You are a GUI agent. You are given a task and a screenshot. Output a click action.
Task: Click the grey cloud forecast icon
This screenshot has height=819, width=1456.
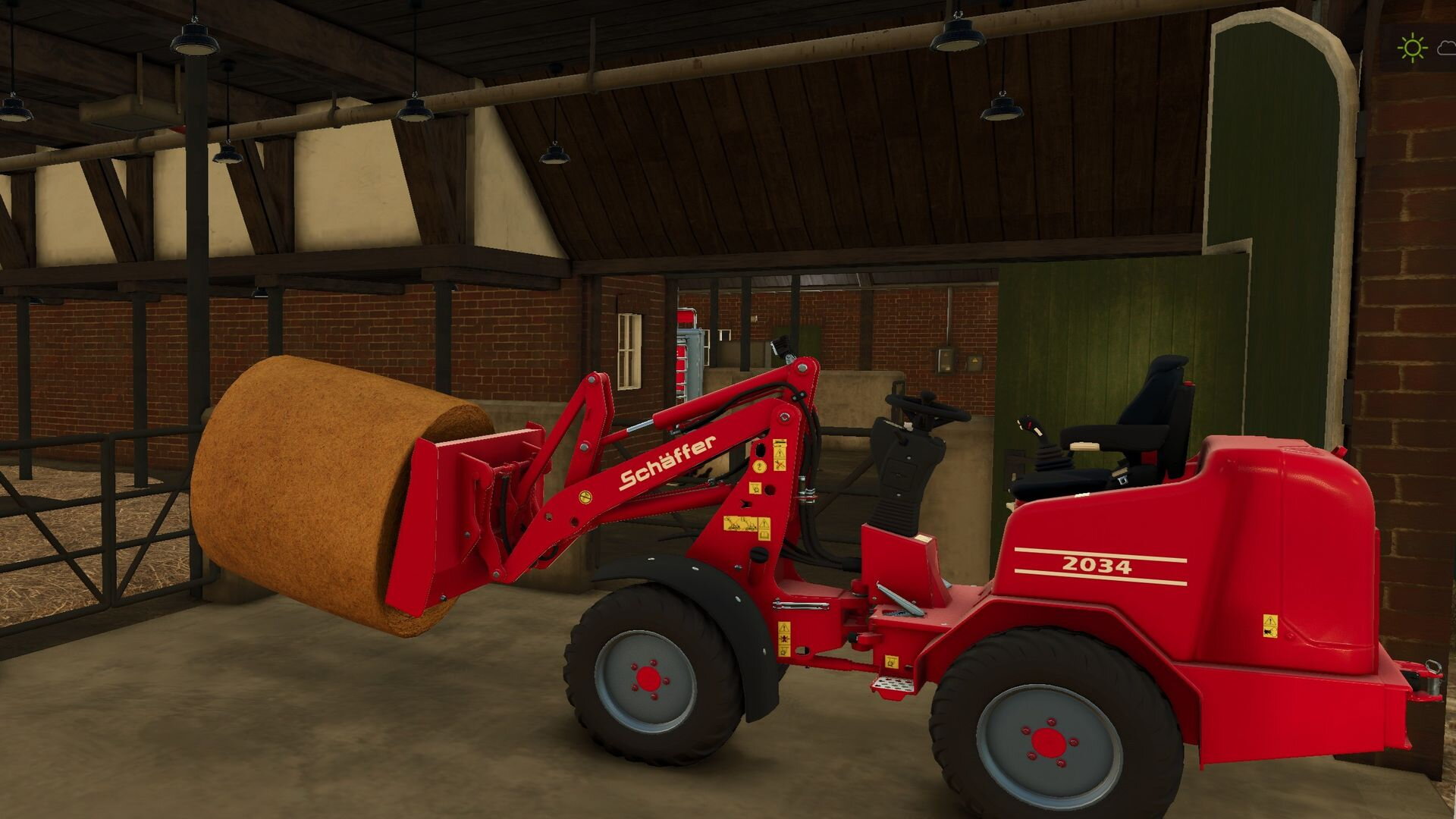1447,49
